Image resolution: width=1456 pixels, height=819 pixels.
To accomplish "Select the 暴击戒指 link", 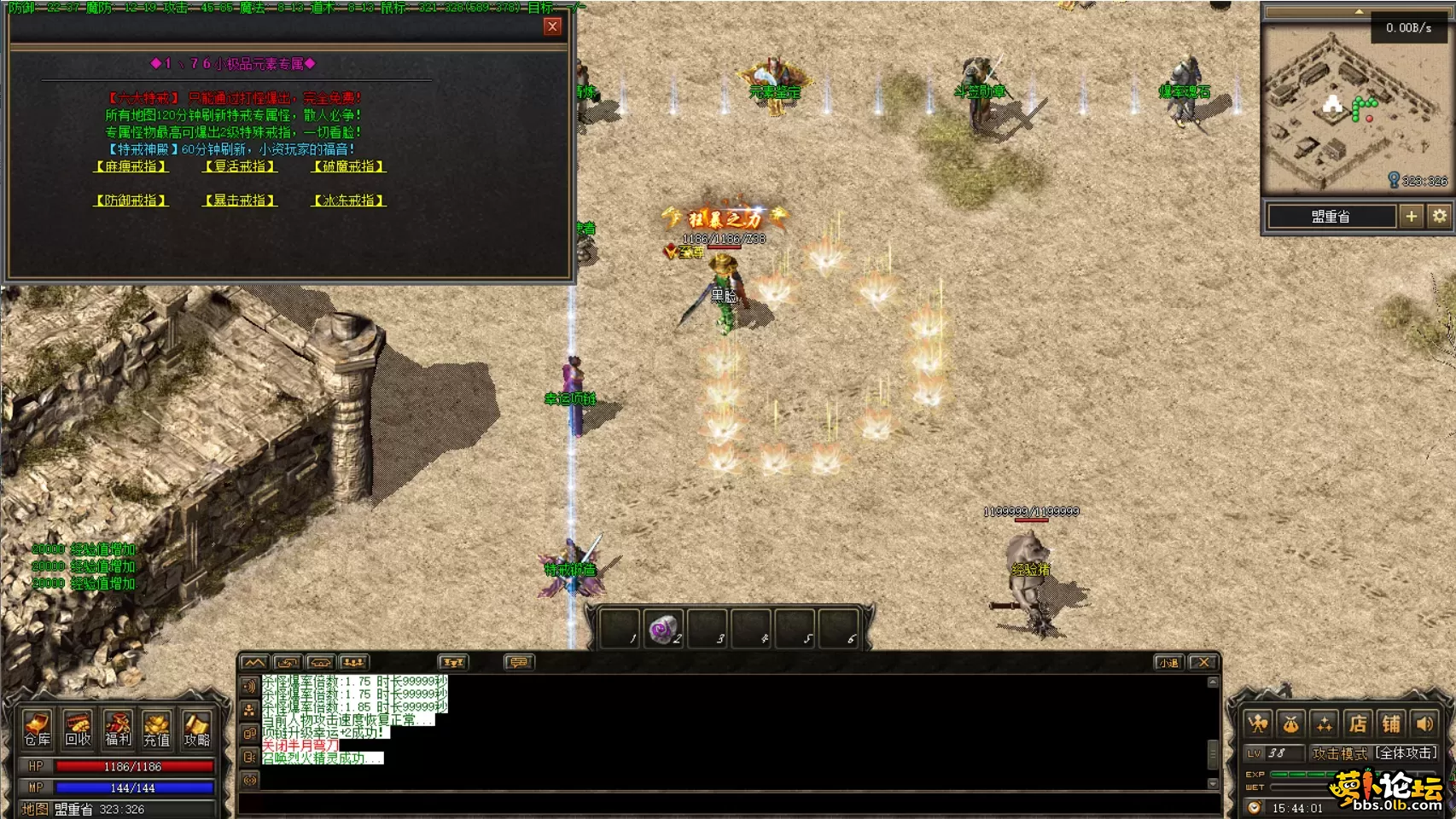I will coord(240,200).
